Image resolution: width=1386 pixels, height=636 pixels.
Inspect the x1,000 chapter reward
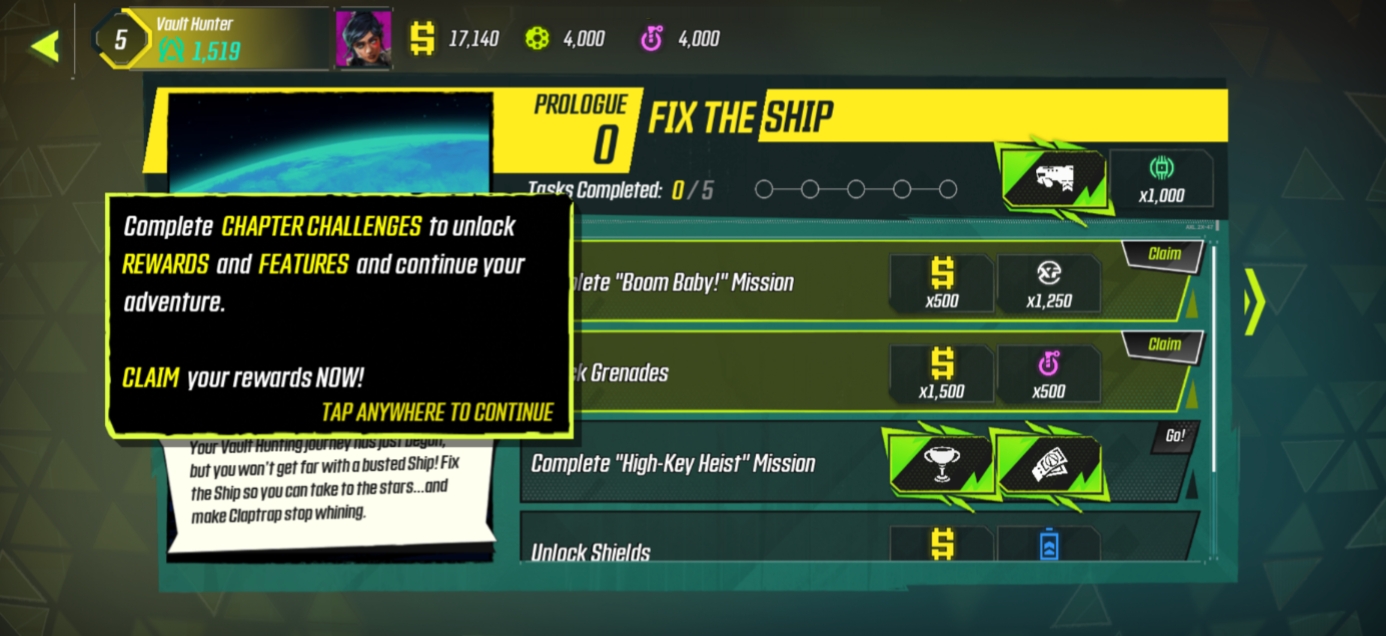tap(1161, 179)
